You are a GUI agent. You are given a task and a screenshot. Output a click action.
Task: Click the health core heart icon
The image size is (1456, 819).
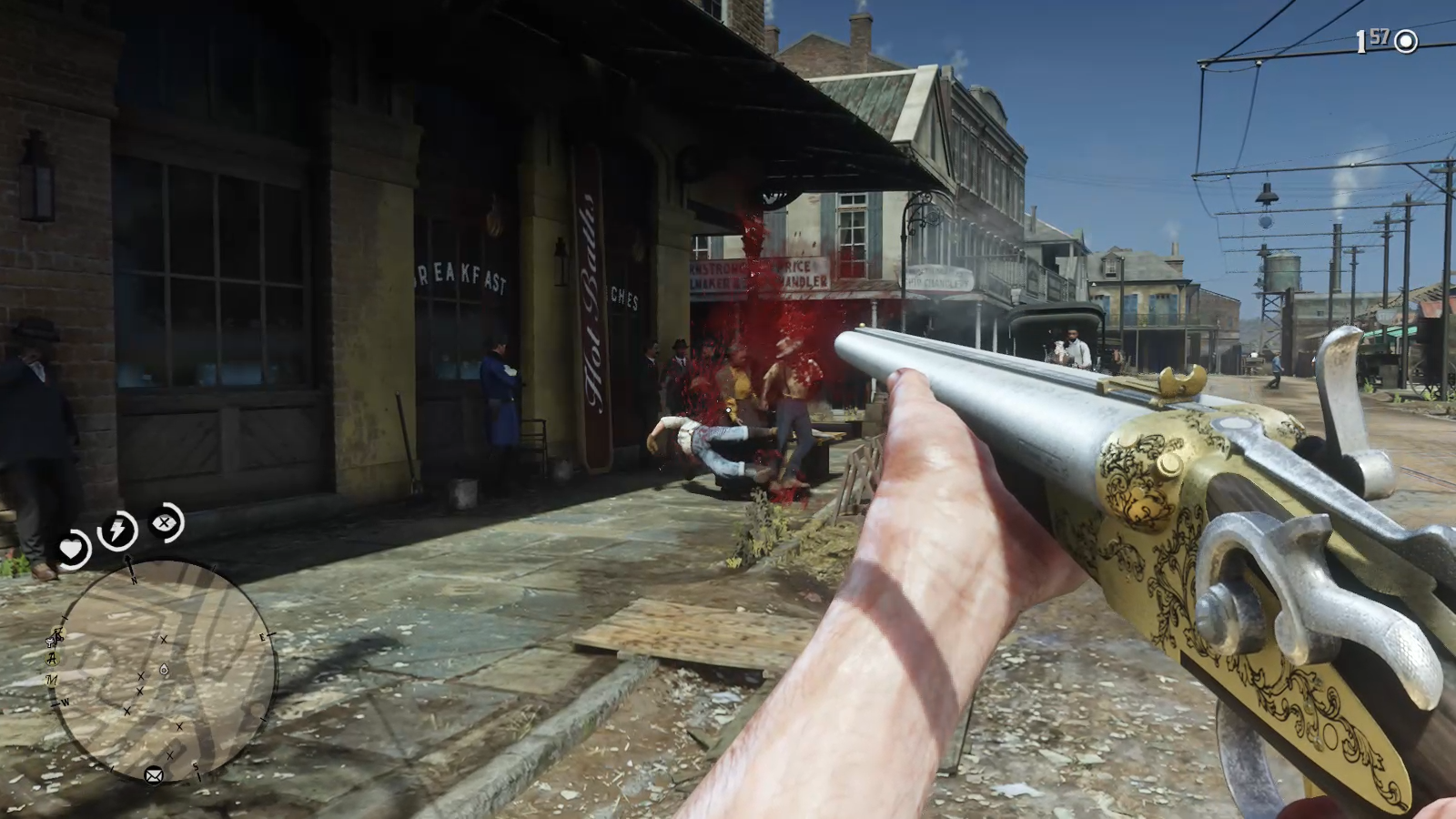click(x=71, y=549)
